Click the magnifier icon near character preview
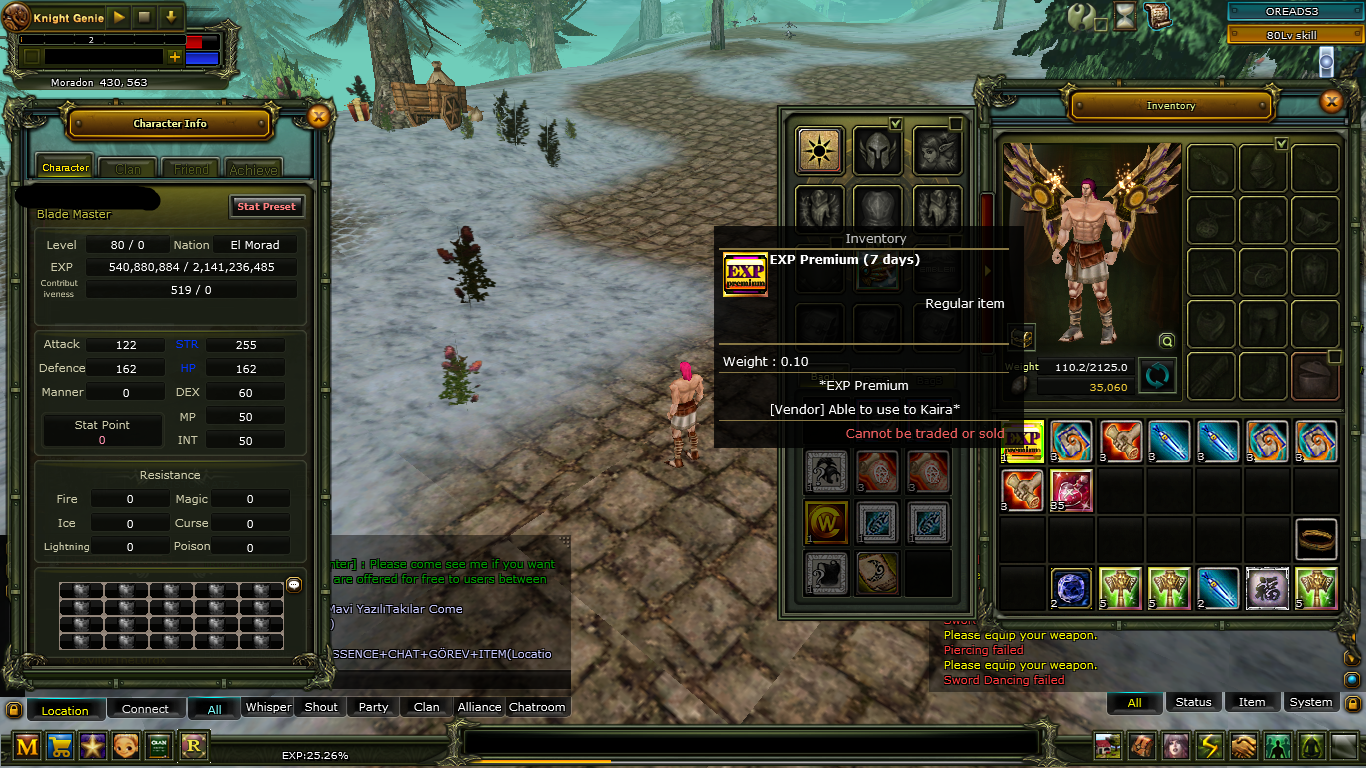The image size is (1366, 768). click(1166, 340)
